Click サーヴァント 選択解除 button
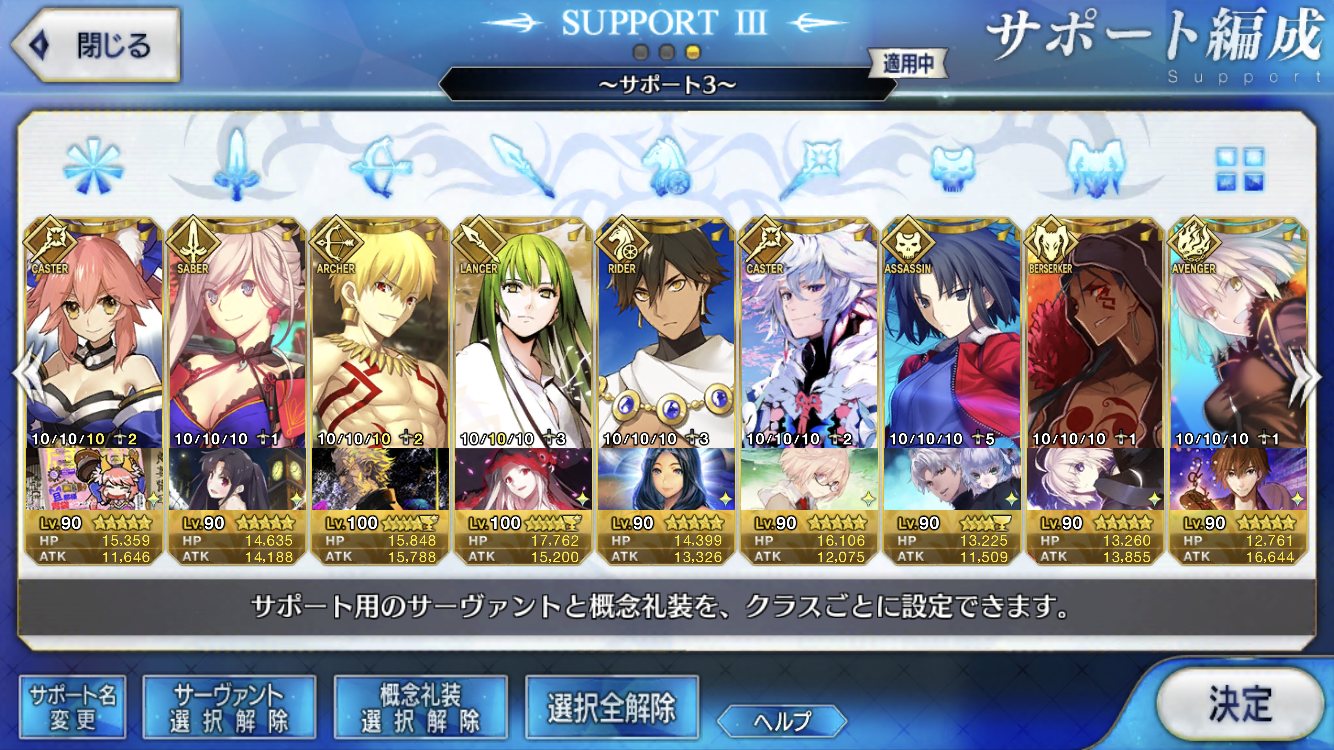Screen dimensions: 1334x750 point(229,707)
